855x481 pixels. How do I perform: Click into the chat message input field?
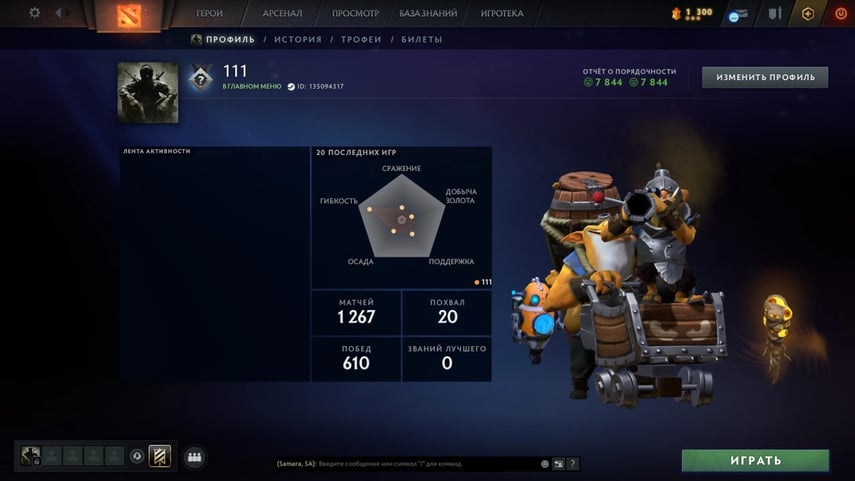tap(405, 464)
